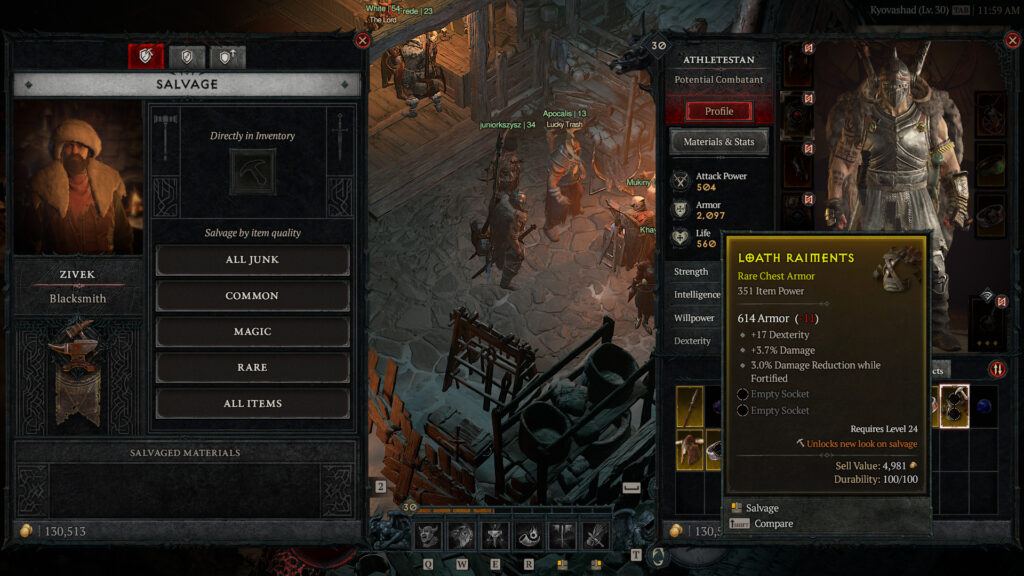The image size is (1024, 576).
Task: Use the war horn skill
Action: [529, 536]
